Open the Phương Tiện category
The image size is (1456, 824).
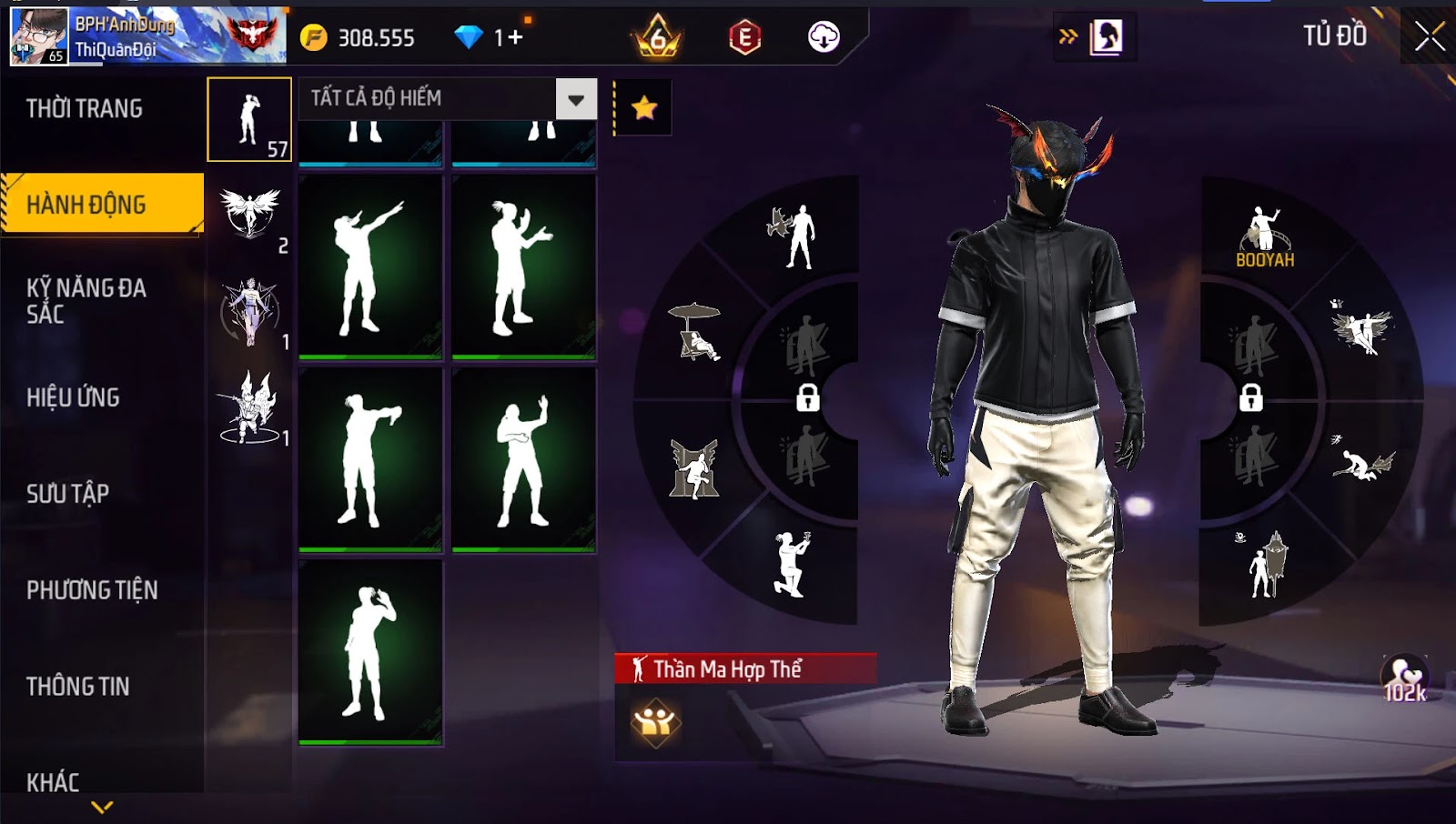[x=92, y=590]
